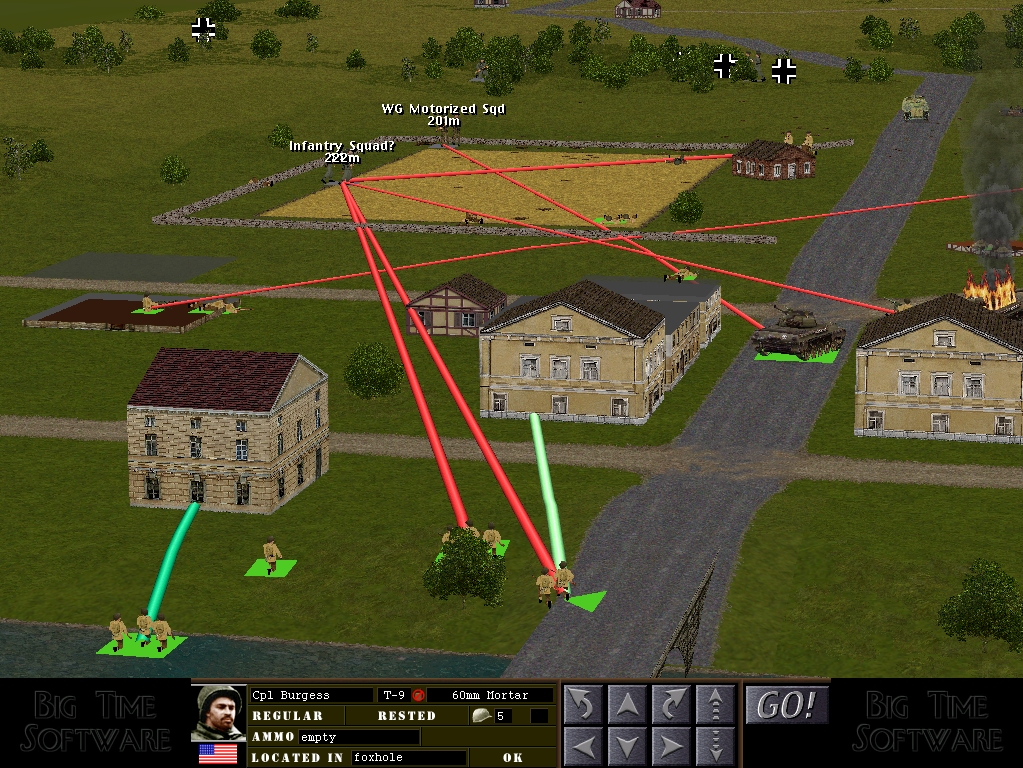
Task: Select the three-man squad by the river
Action: coord(138,632)
